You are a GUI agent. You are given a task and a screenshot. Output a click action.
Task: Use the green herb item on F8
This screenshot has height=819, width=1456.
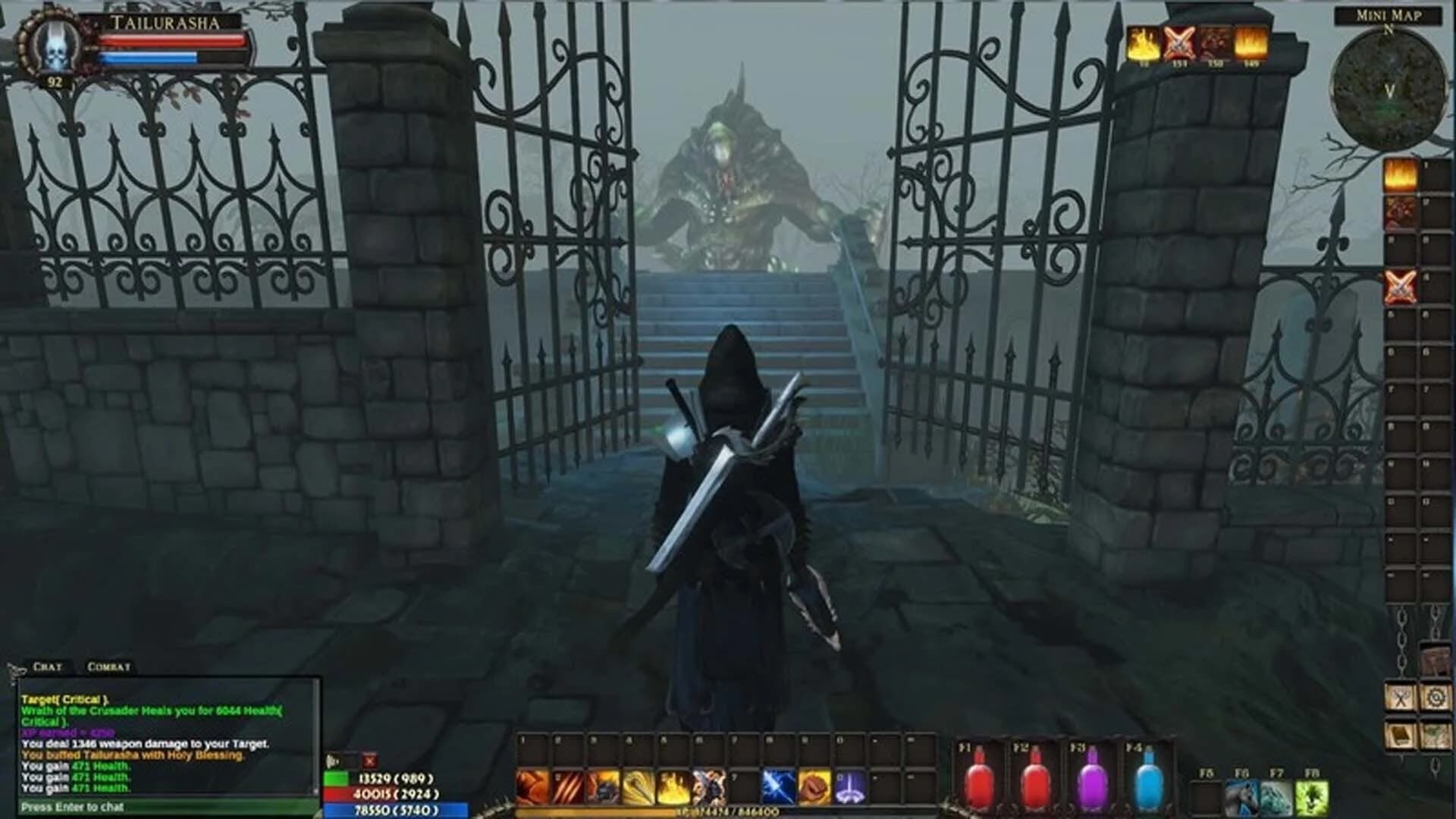(1313, 799)
